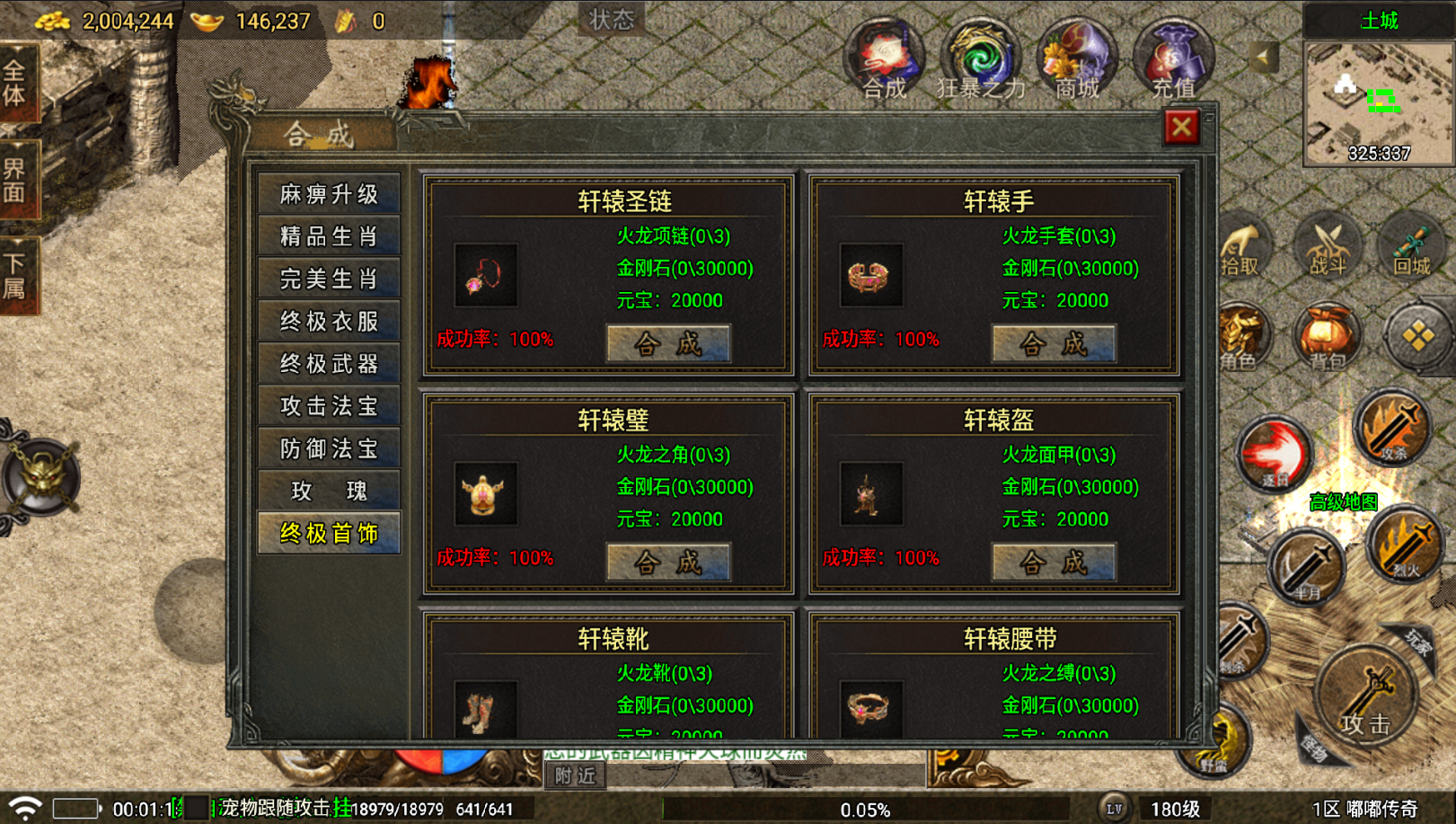Select the 附近 chat channel
Screen dimensions: 1456x824
tap(575, 775)
